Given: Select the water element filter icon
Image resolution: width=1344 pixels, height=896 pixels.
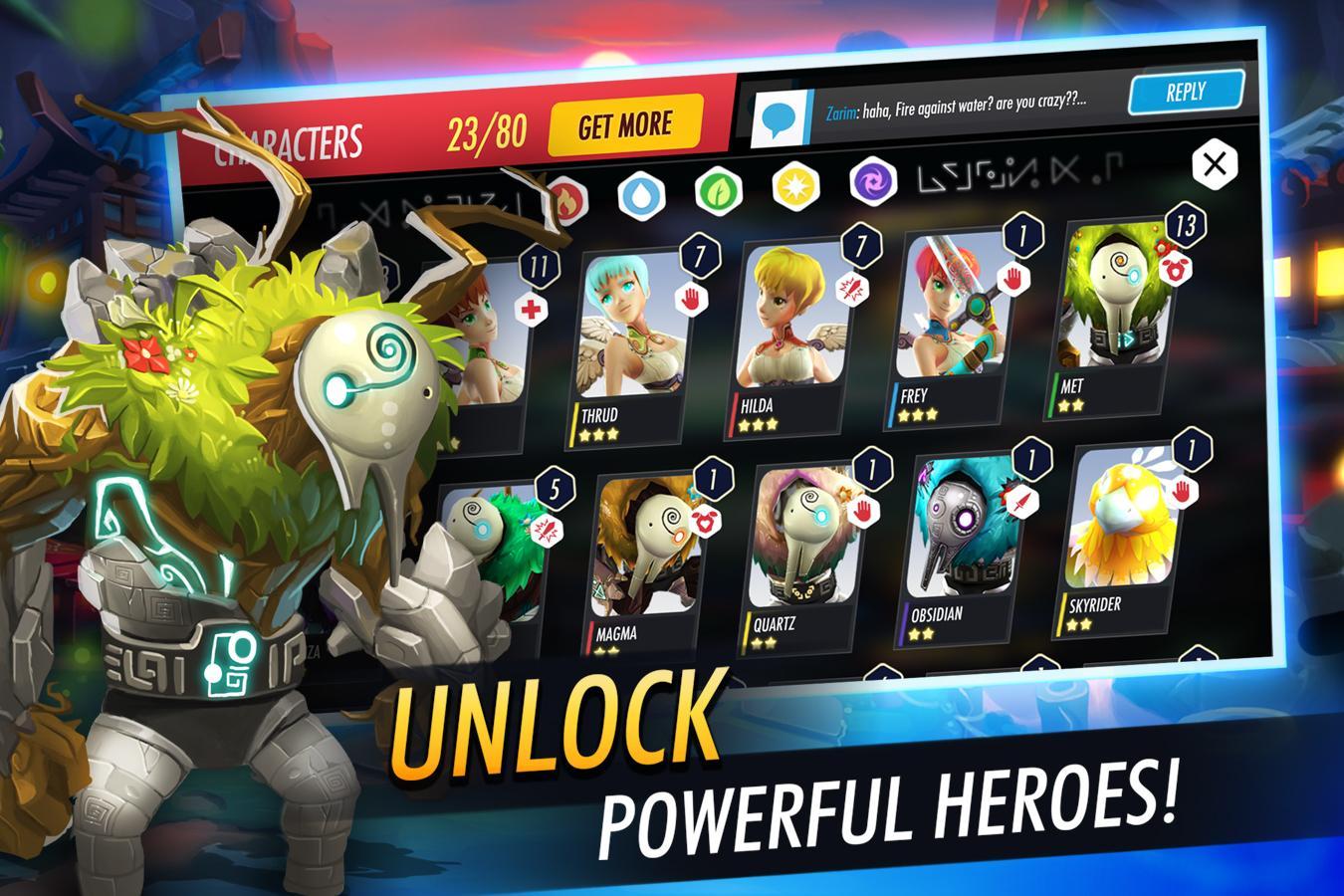Looking at the screenshot, I should pyautogui.click(x=643, y=194).
